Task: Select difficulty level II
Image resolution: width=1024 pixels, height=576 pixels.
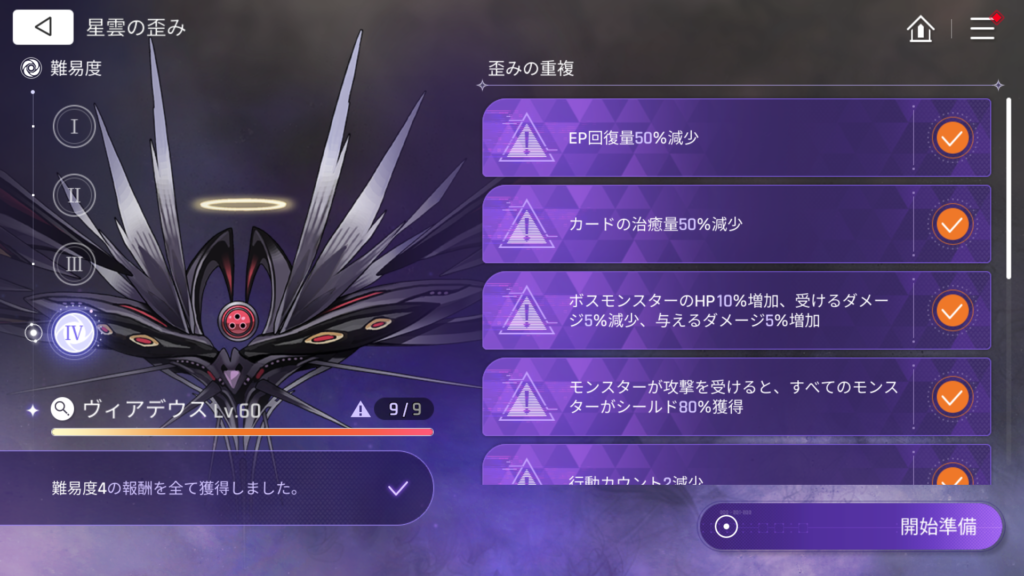Action: click(x=74, y=195)
